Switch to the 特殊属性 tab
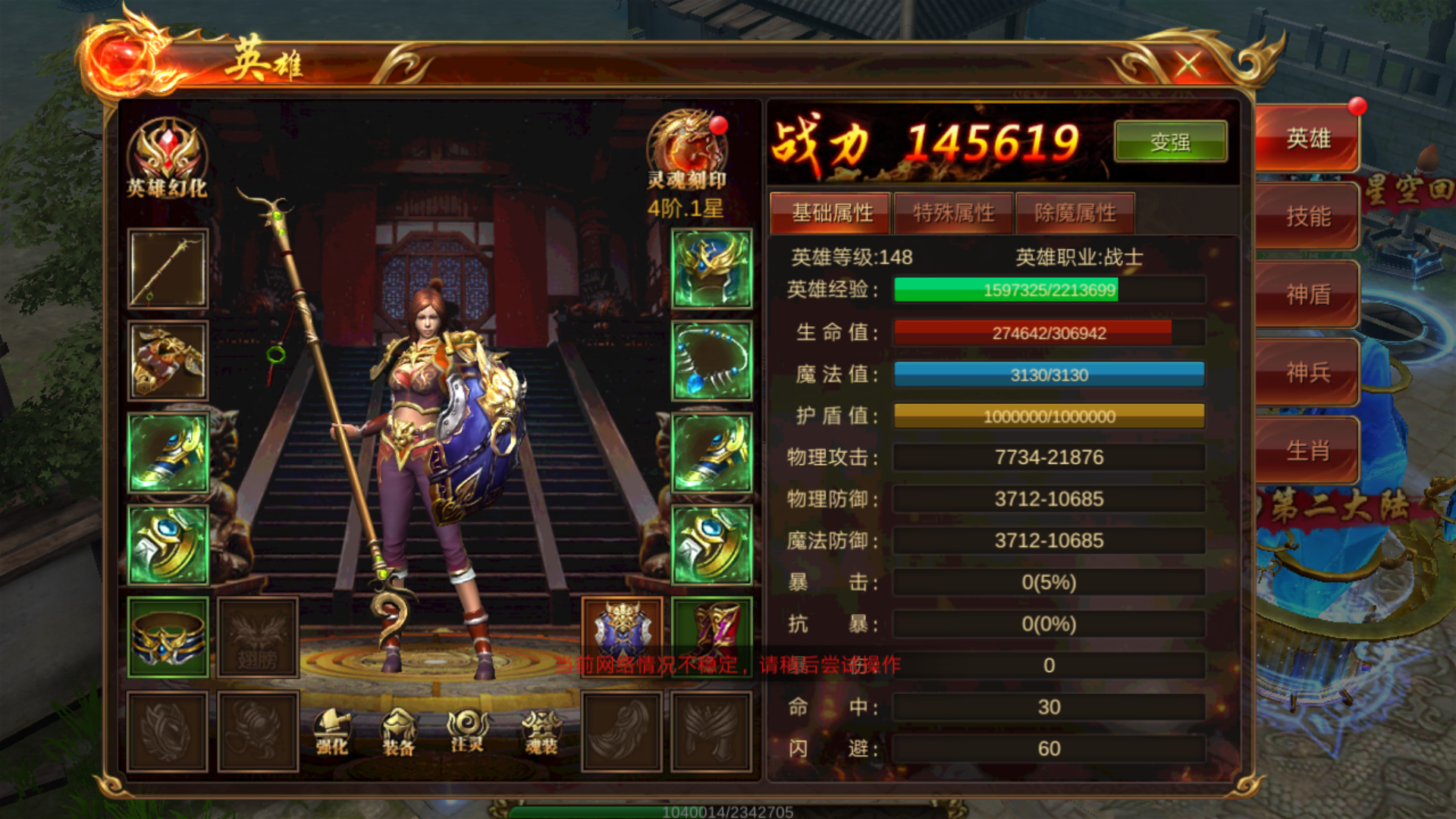Image resolution: width=1456 pixels, height=819 pixels. coord(952,213)
